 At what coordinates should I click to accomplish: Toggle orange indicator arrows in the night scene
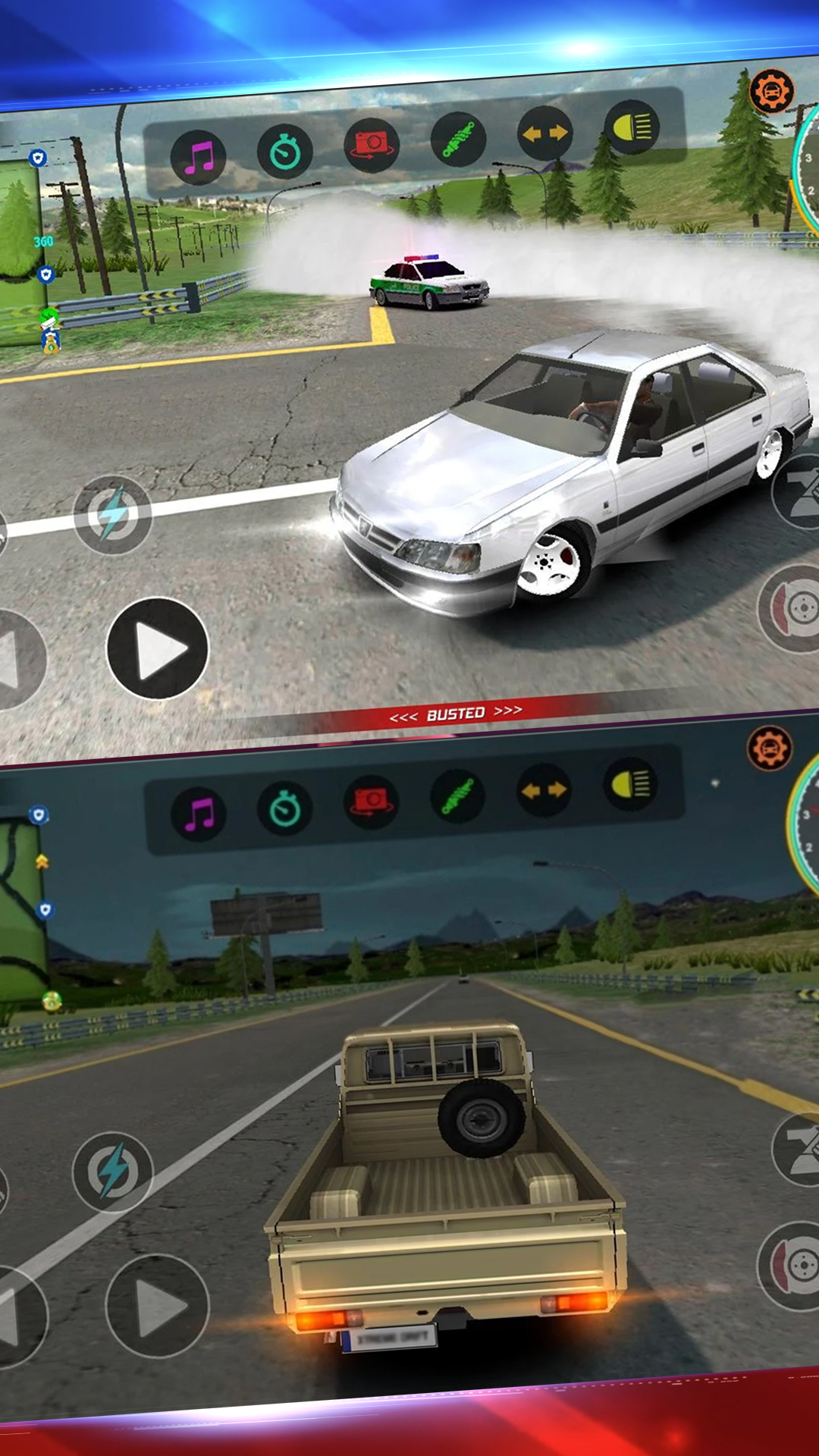(x=544, y=790)
